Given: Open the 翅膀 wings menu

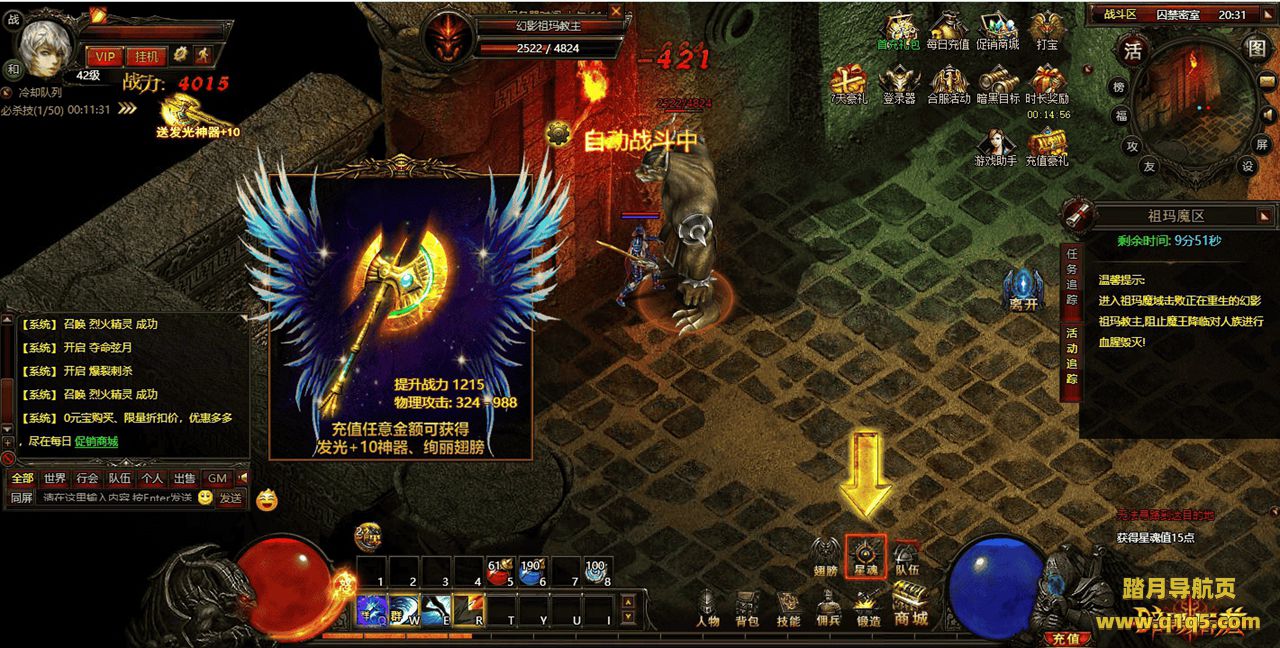Looking at the screenshot, I should pos(825,553).
